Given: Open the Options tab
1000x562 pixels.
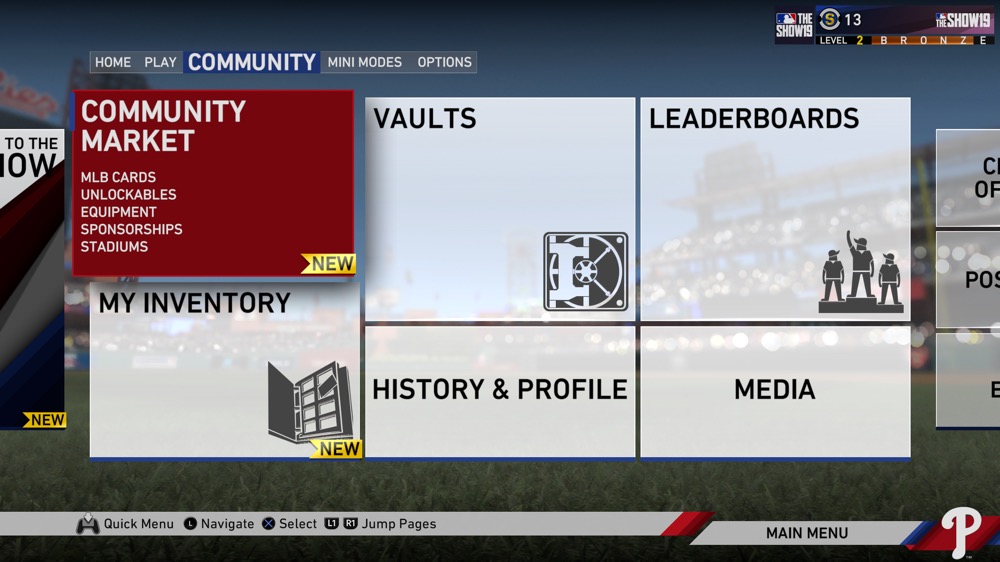Looking at the screenshot, I should click(444, 62).
